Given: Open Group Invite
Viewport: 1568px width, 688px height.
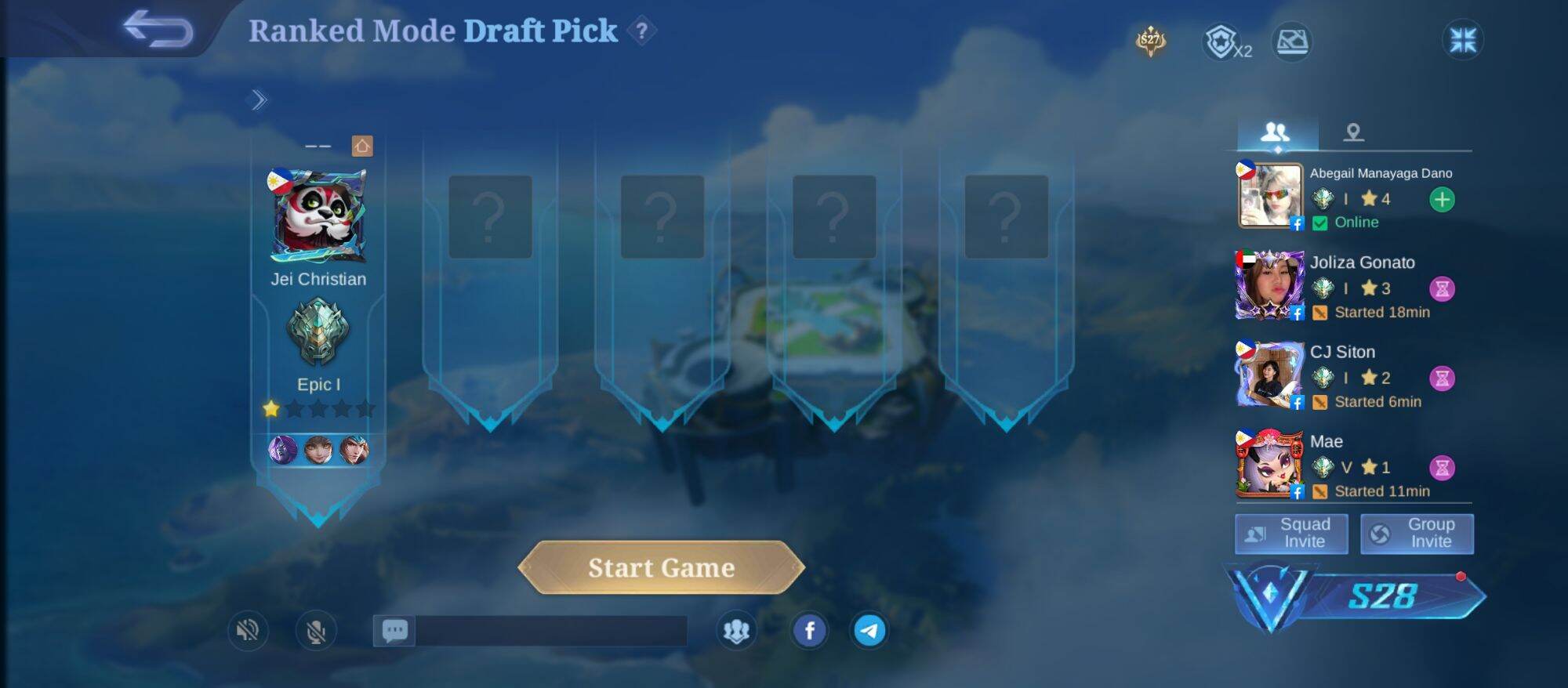Looking at the screenshot, I should [1417, 534].
